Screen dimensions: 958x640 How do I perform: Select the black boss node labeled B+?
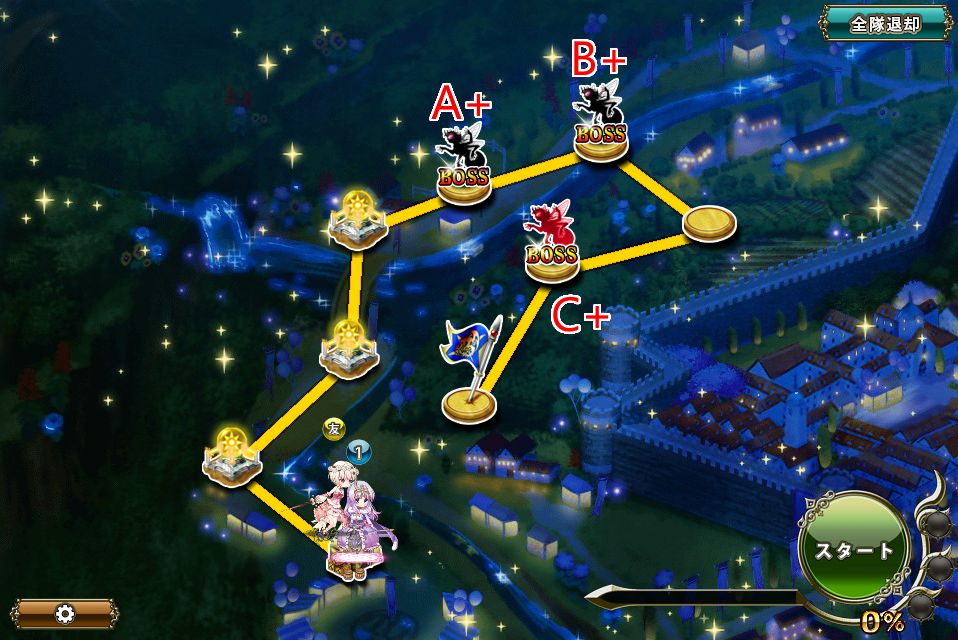[x=601, y=125]
